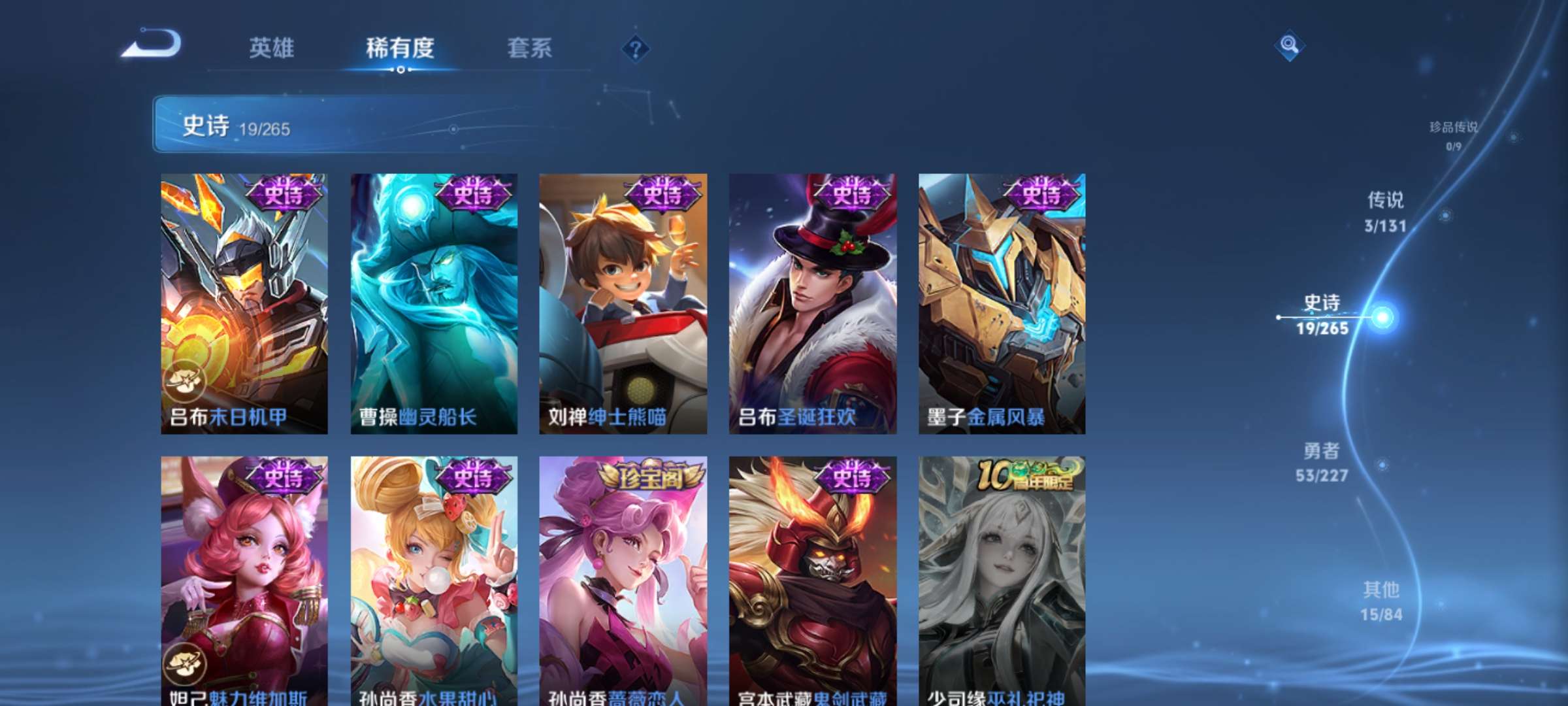Image resolution: width=1568 pixels, height=706 pixels.
Task: Open the help question mark icon
Action: tap(635, 49)
